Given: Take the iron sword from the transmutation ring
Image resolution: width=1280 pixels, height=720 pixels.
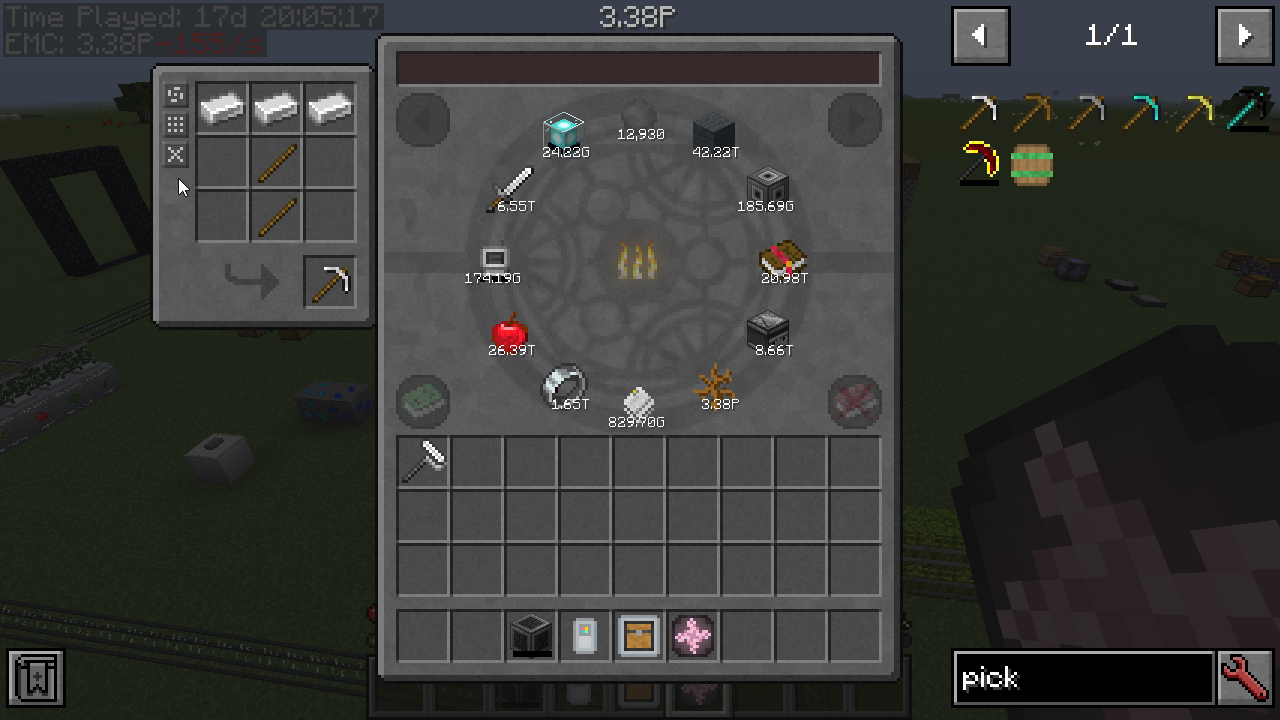Looking at the screenshot, I should [x=512, y=187].
